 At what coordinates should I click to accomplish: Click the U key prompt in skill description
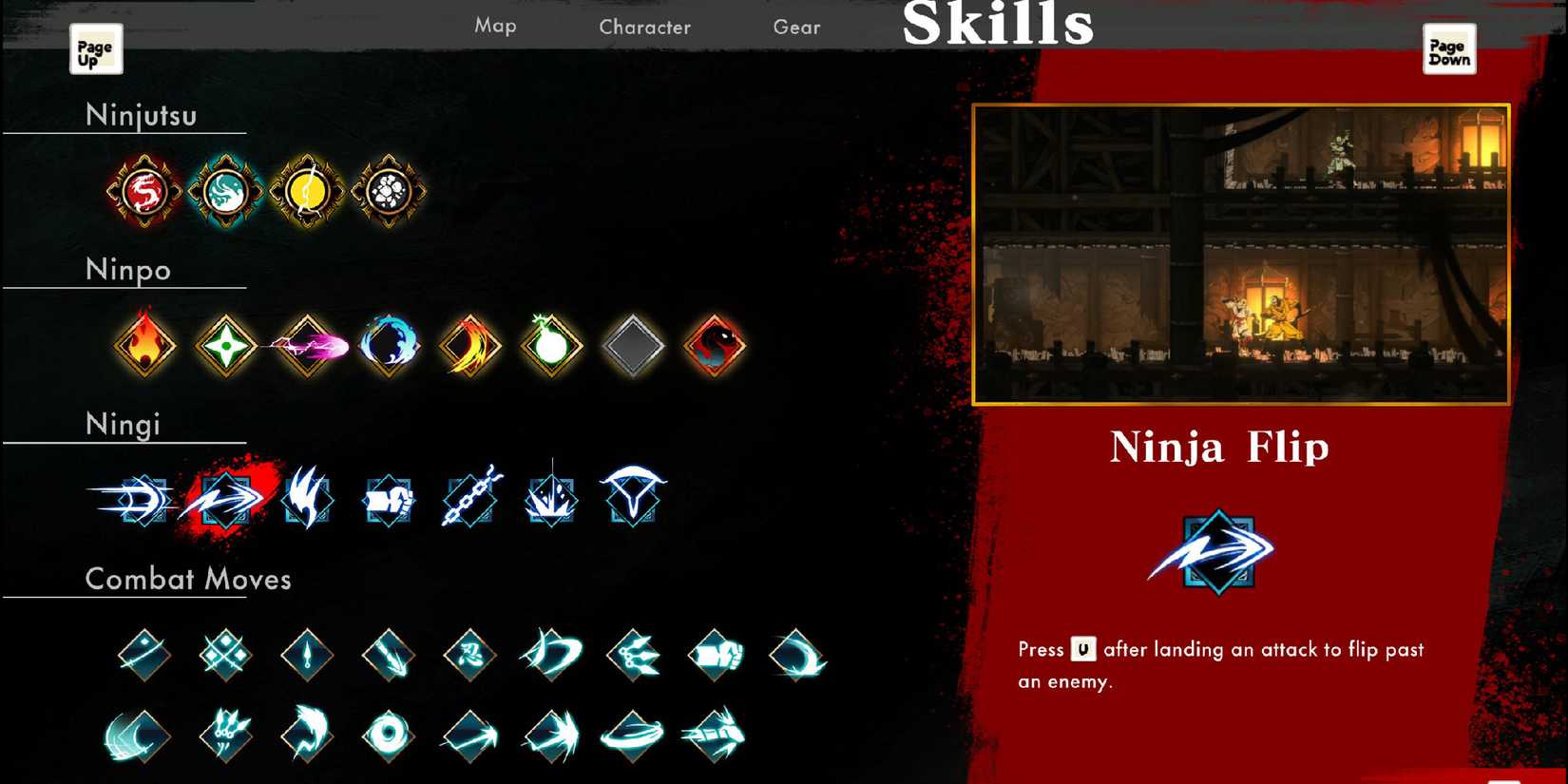pos(1086,650)
